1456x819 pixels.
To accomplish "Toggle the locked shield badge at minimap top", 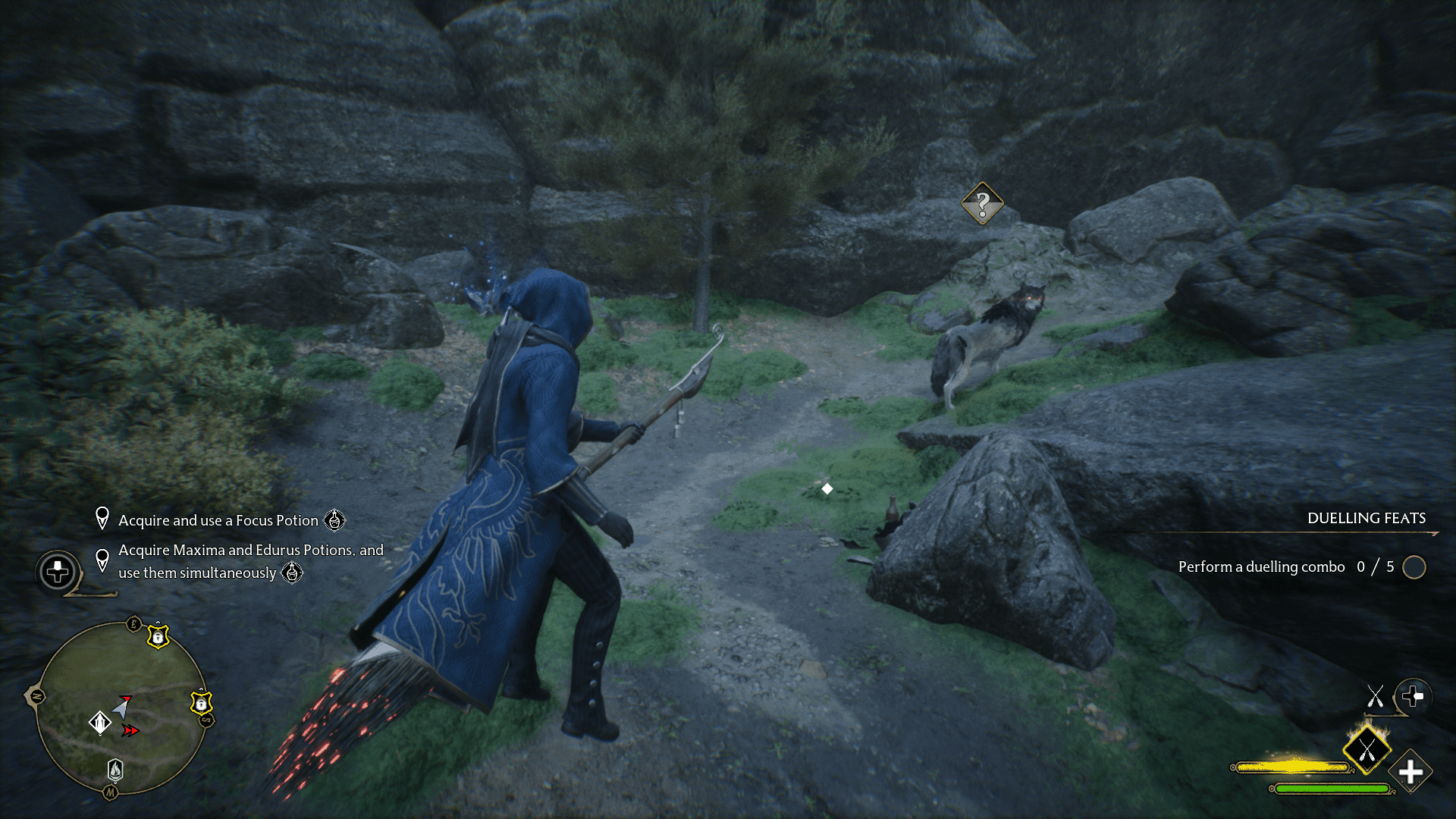I will point(158,636).
